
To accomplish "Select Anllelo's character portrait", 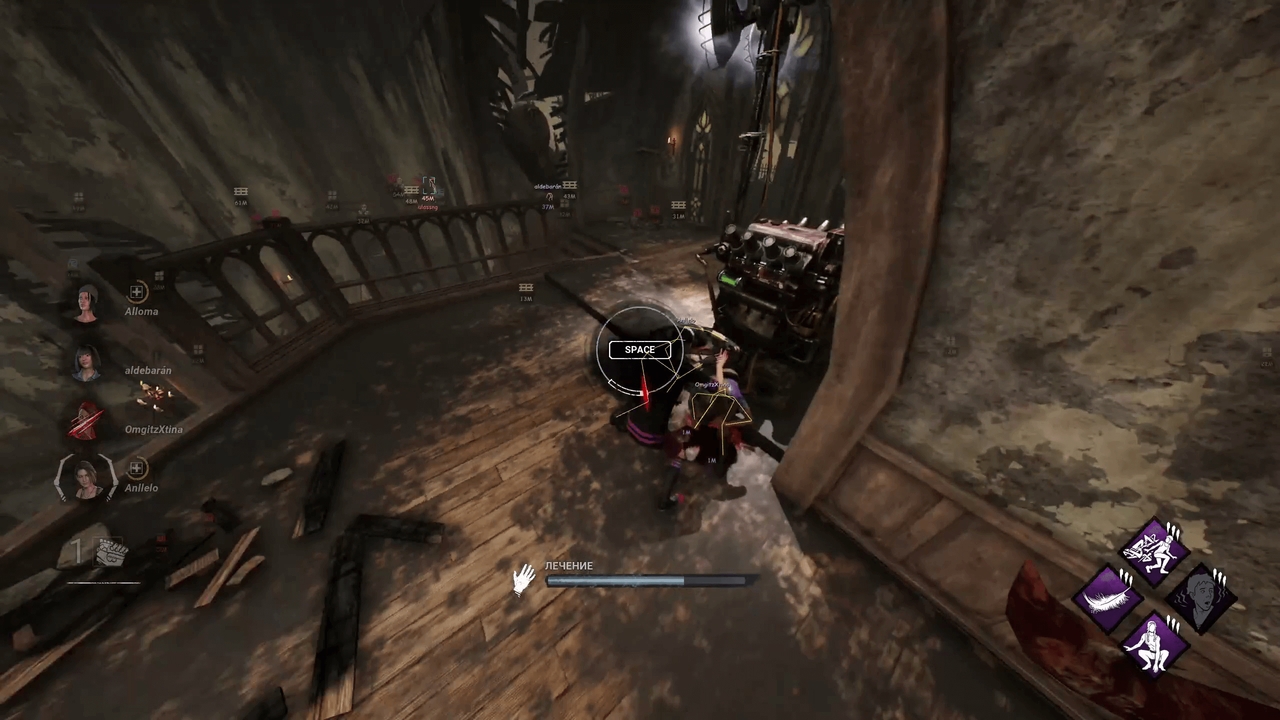I will coord(84,480).
